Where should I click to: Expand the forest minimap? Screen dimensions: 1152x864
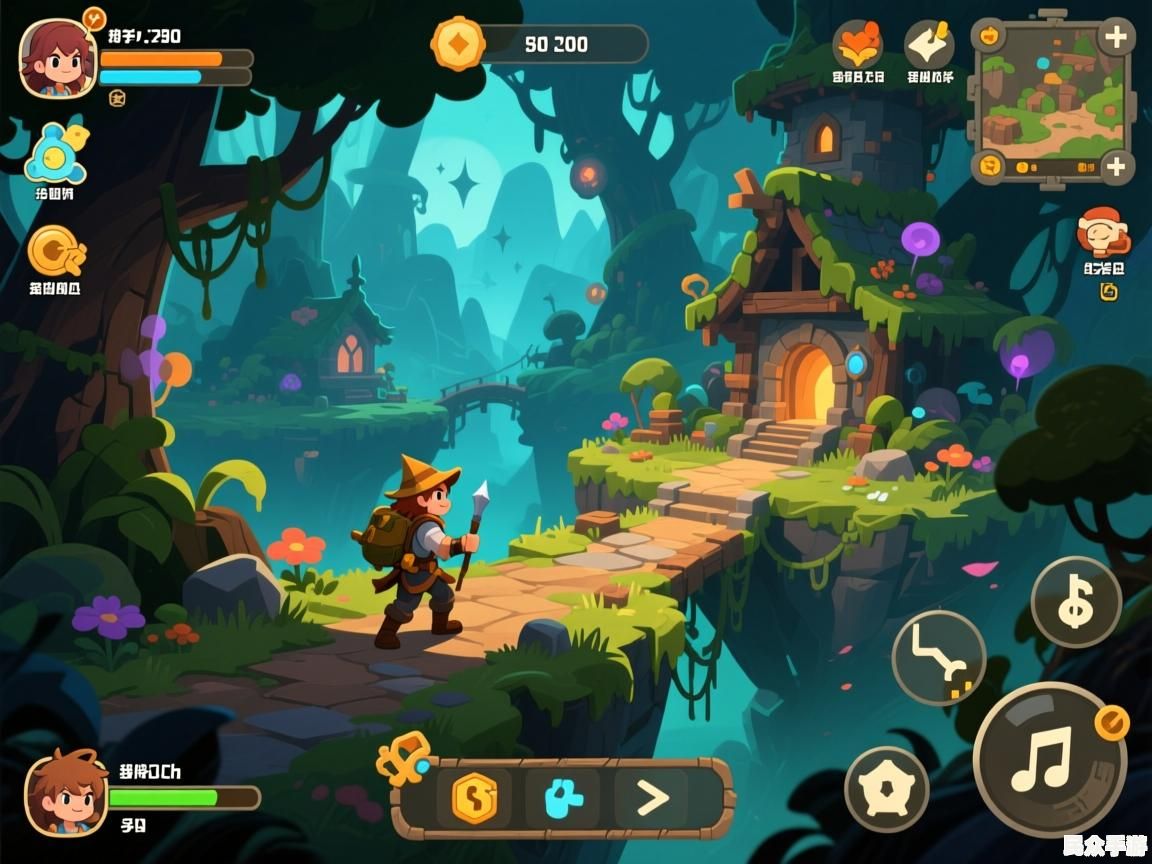(1050, 101)
